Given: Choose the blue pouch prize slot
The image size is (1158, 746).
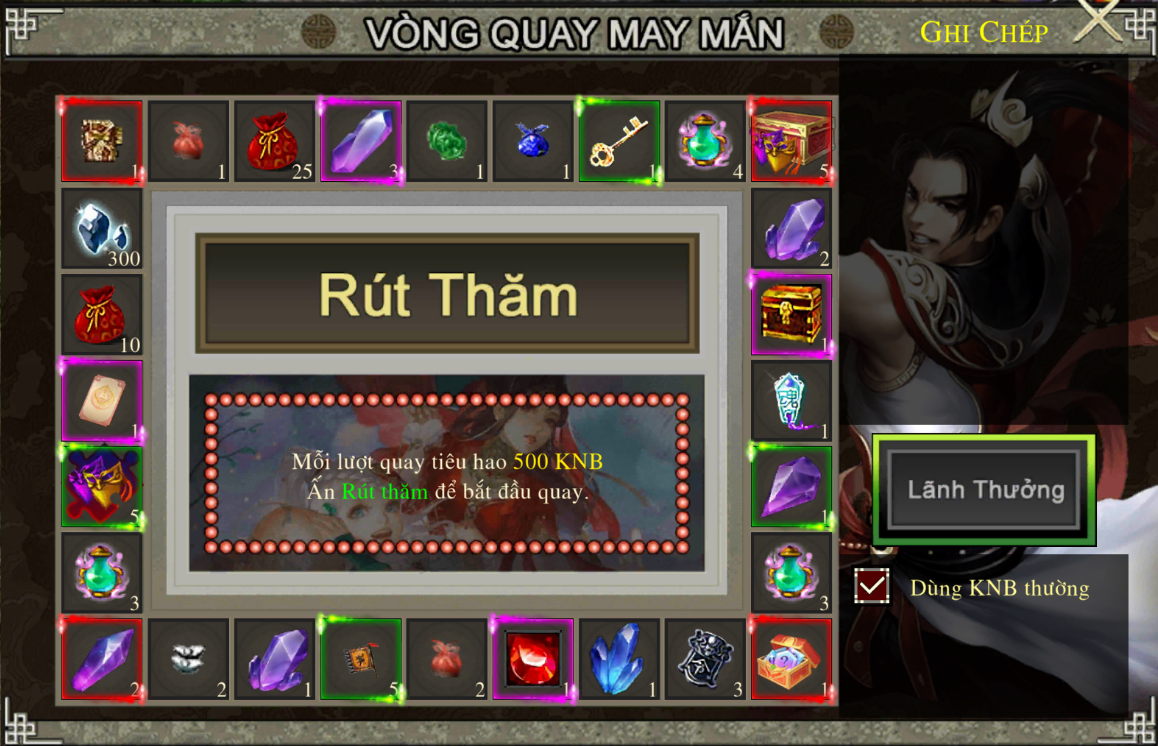Looking at the screenshot, I should click(533, 141).
